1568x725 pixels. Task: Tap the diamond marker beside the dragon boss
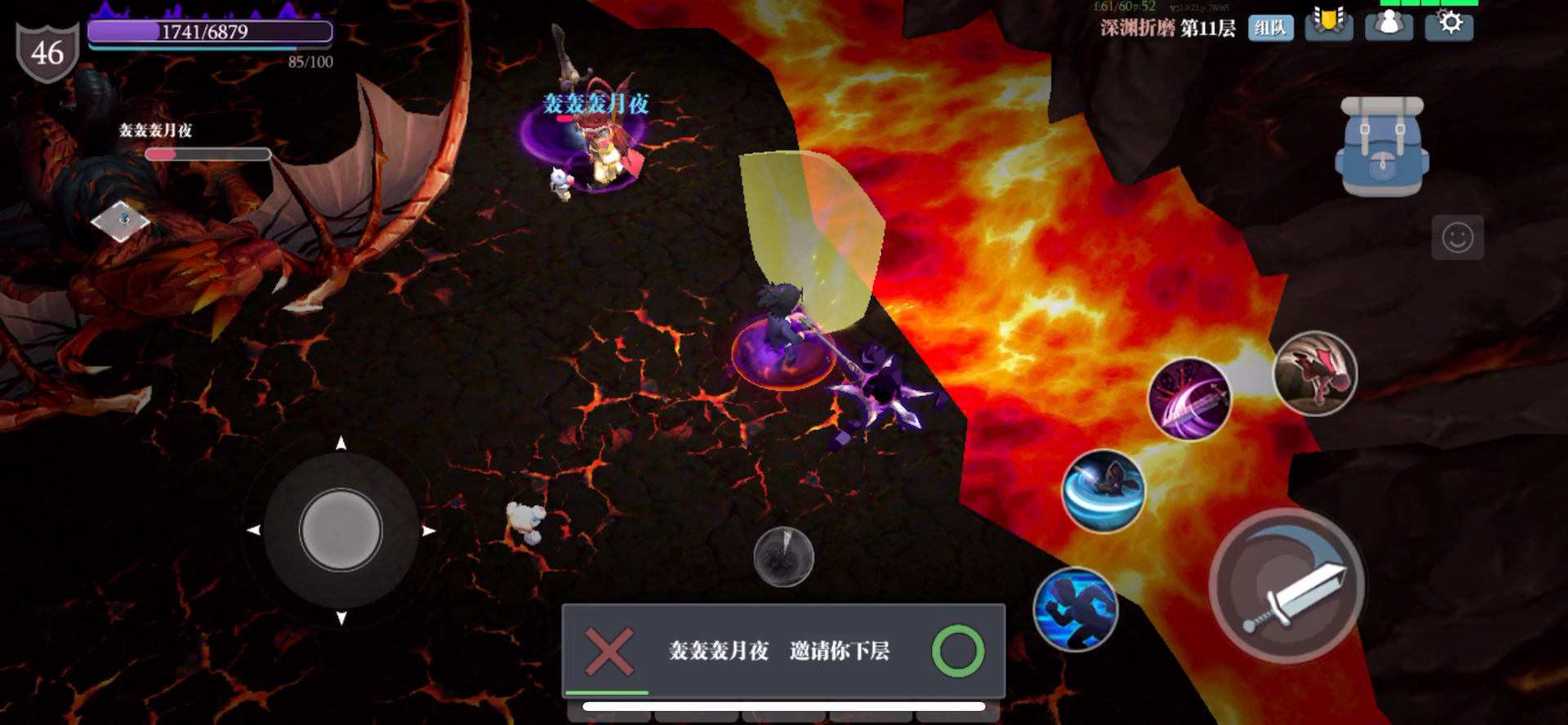point(121,222)
